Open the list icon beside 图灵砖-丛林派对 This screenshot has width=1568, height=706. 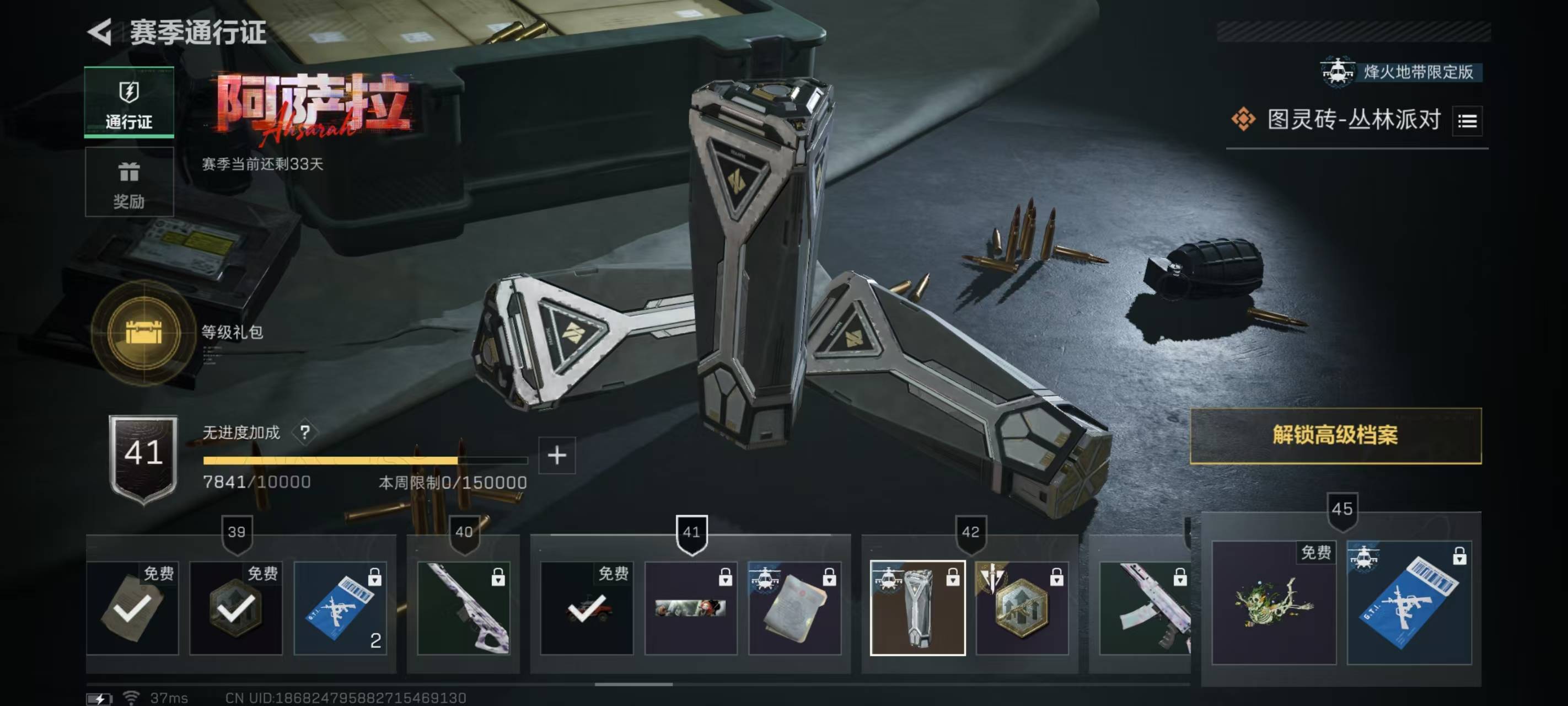click(1467, 121)
